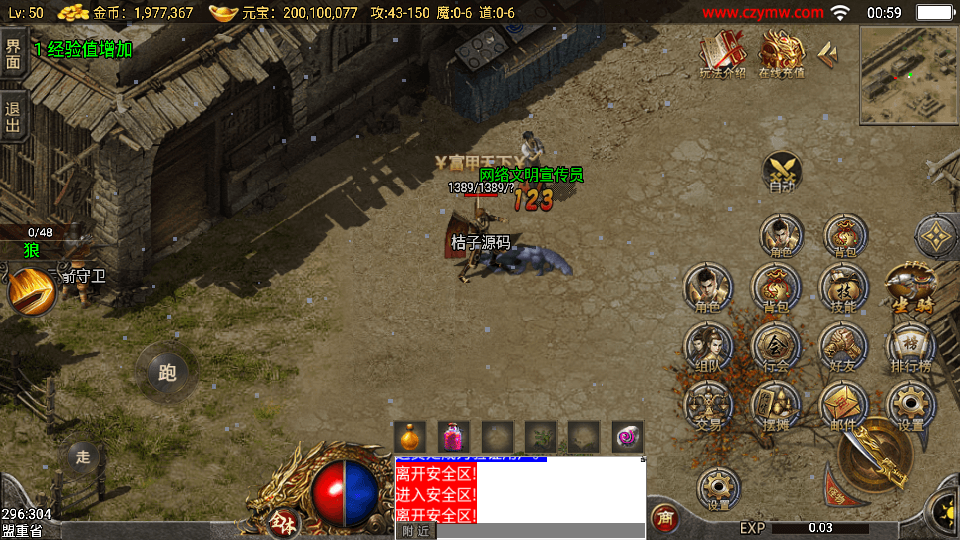Toggle 自动 auto-combat mode

(x=781, y=172)
